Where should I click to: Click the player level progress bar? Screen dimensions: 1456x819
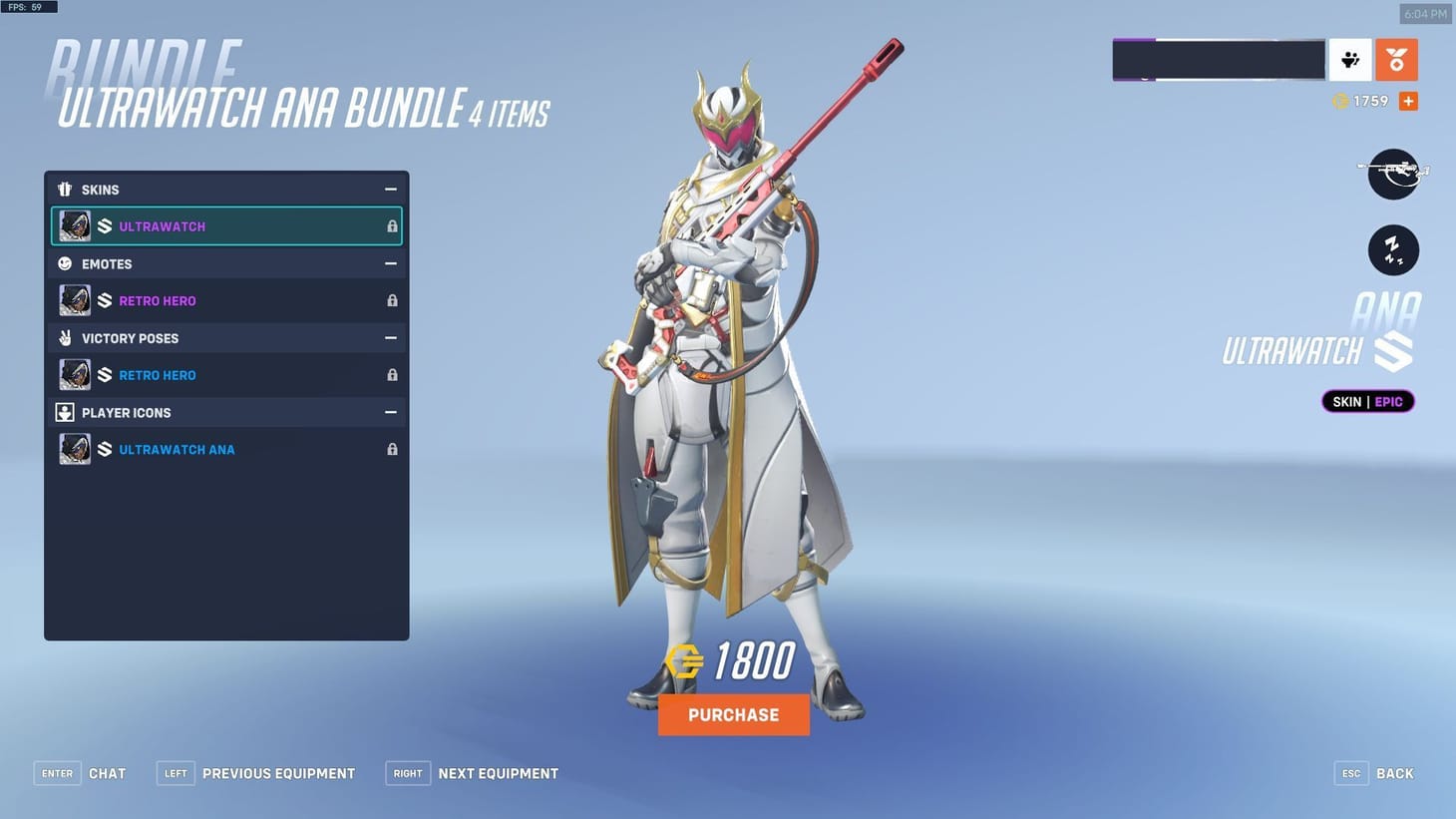pyautogui.click(x=1219, y=59)
